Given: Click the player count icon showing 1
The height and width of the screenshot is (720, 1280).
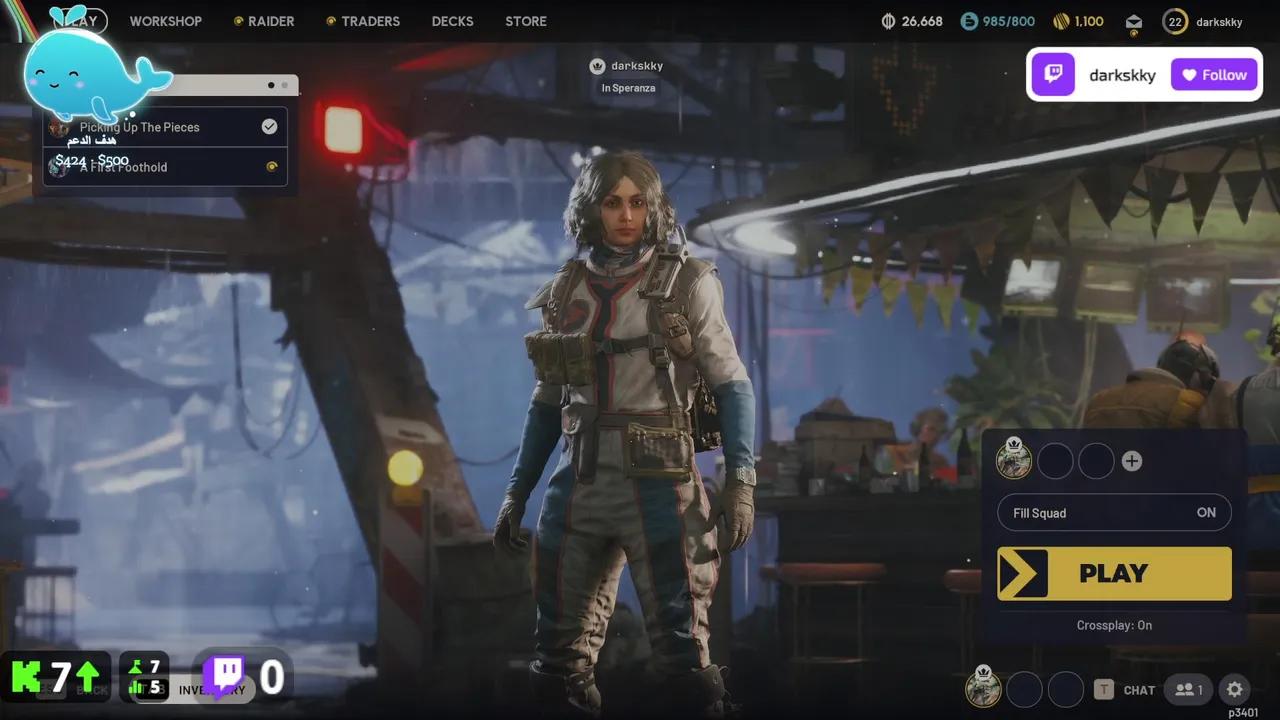Looking at the screenshot, I should (1188, 689).
